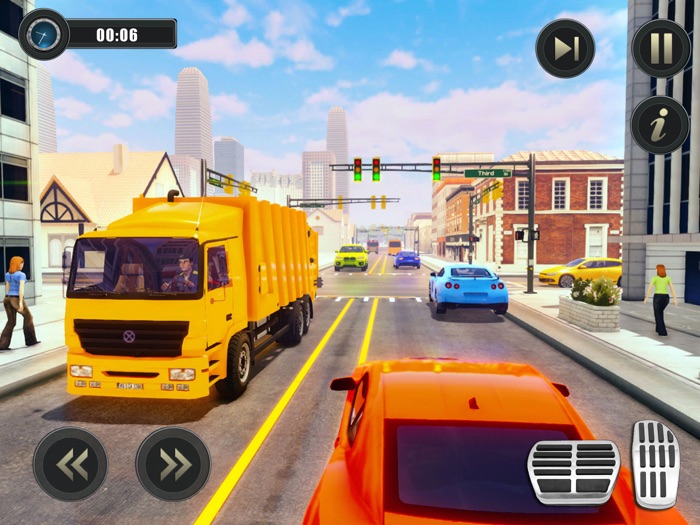Viewport: 700px width, 525px height.
Task: Tap the wide brake pedal
Action: 573,472
